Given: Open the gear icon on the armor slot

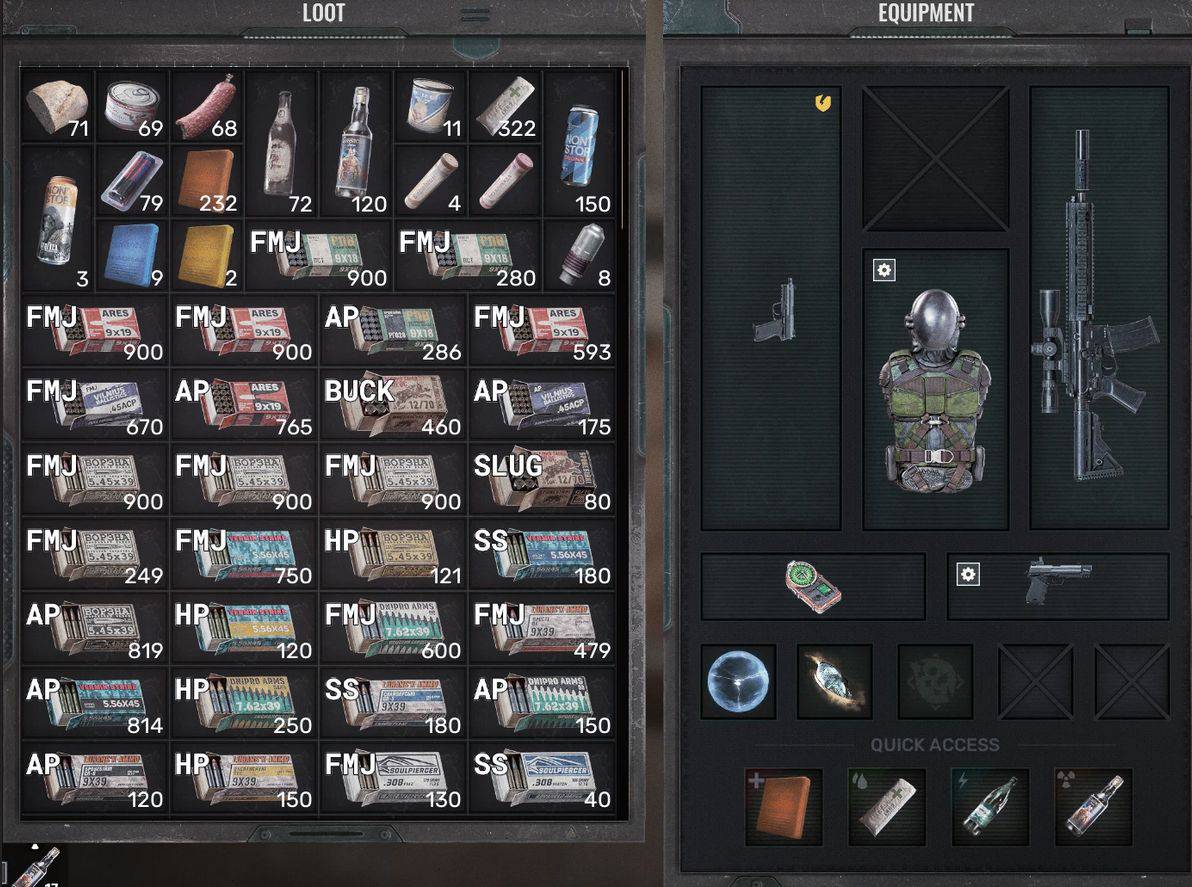Looking at the screenshot, I should pyautogui.click(x=884, y=270).
